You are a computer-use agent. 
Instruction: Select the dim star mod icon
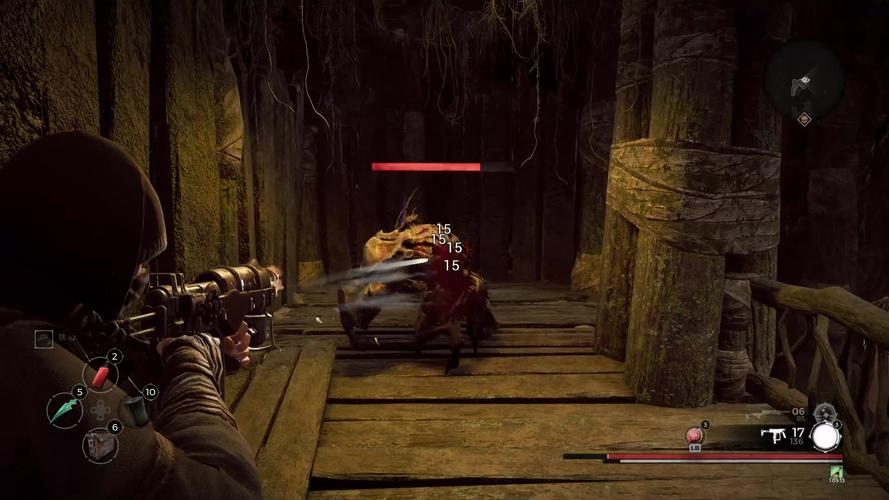pos(824,411)
